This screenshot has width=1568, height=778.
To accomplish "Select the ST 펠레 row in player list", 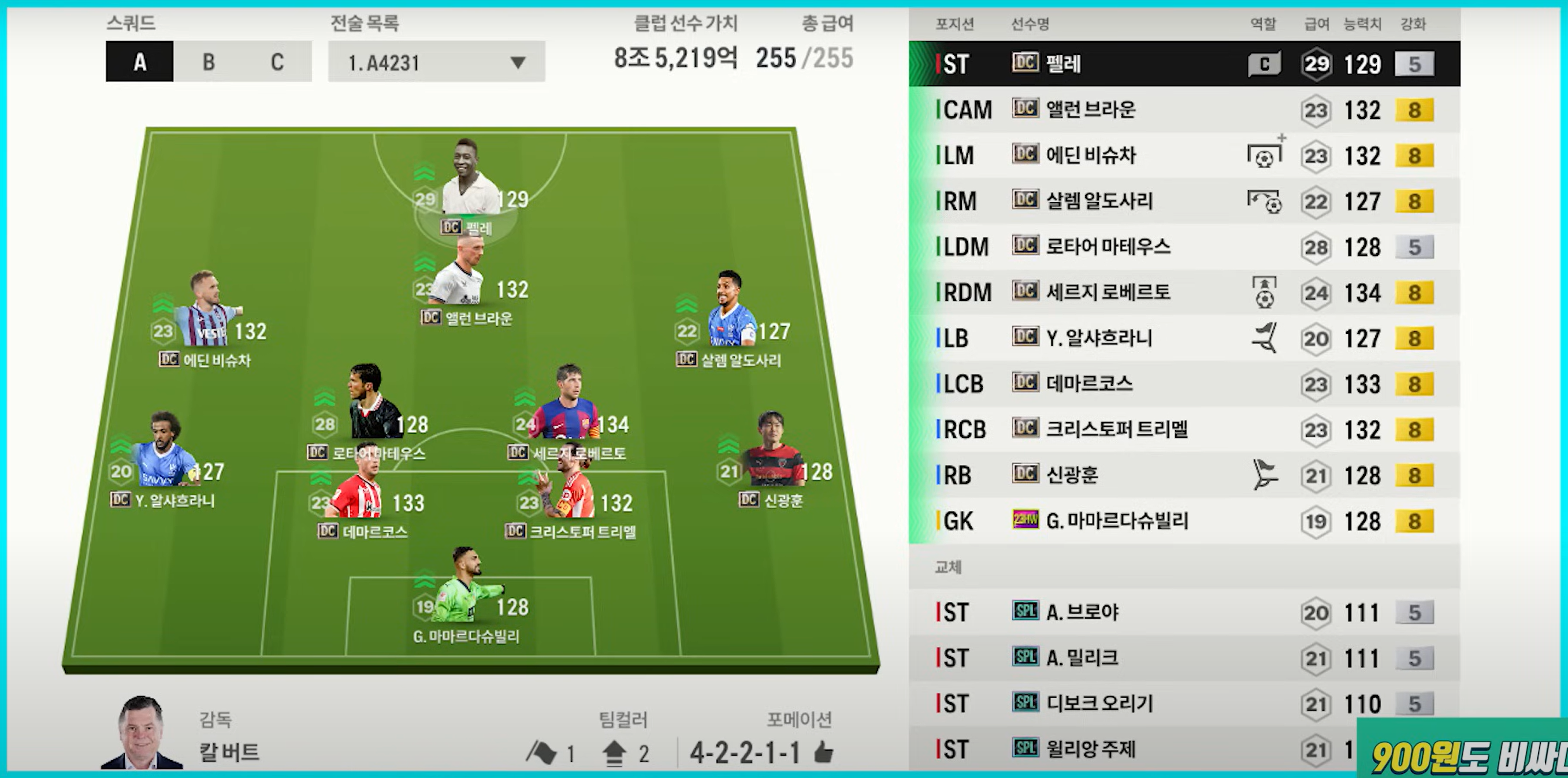I will [x=1184, y=64].
